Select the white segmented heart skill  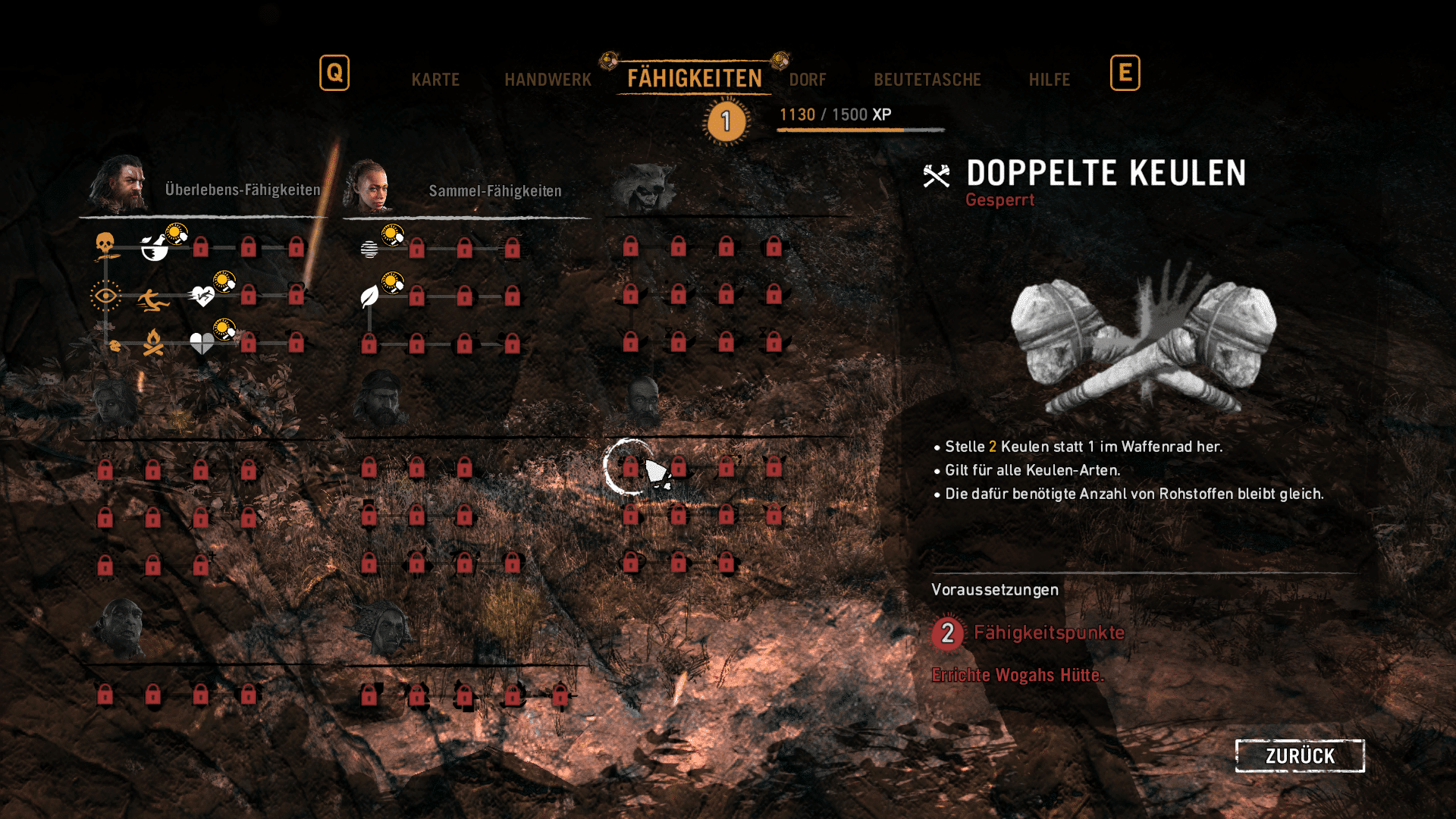coord(202,344)
